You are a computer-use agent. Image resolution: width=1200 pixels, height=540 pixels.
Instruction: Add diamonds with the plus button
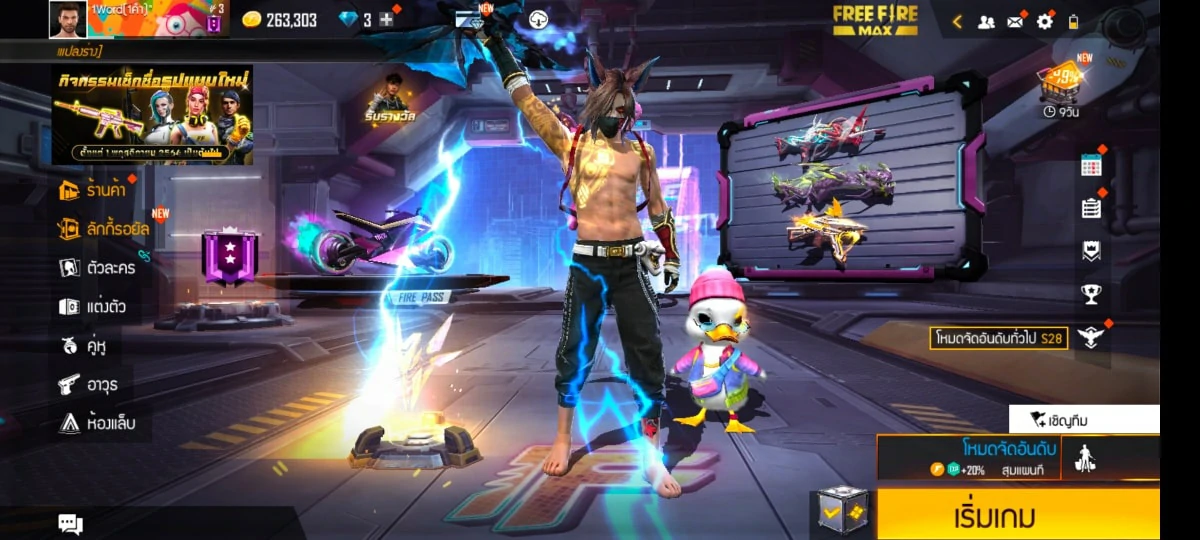[386, 19]
